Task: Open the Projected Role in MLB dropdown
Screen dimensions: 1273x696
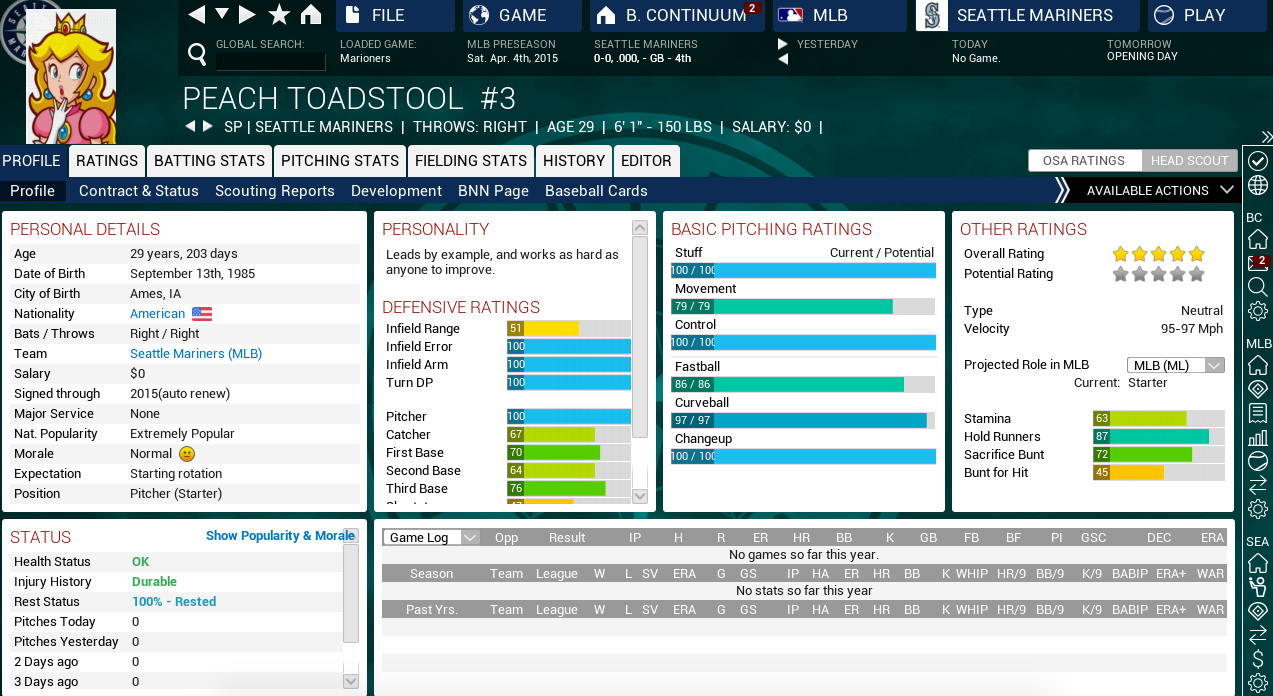Action: 1175,365
